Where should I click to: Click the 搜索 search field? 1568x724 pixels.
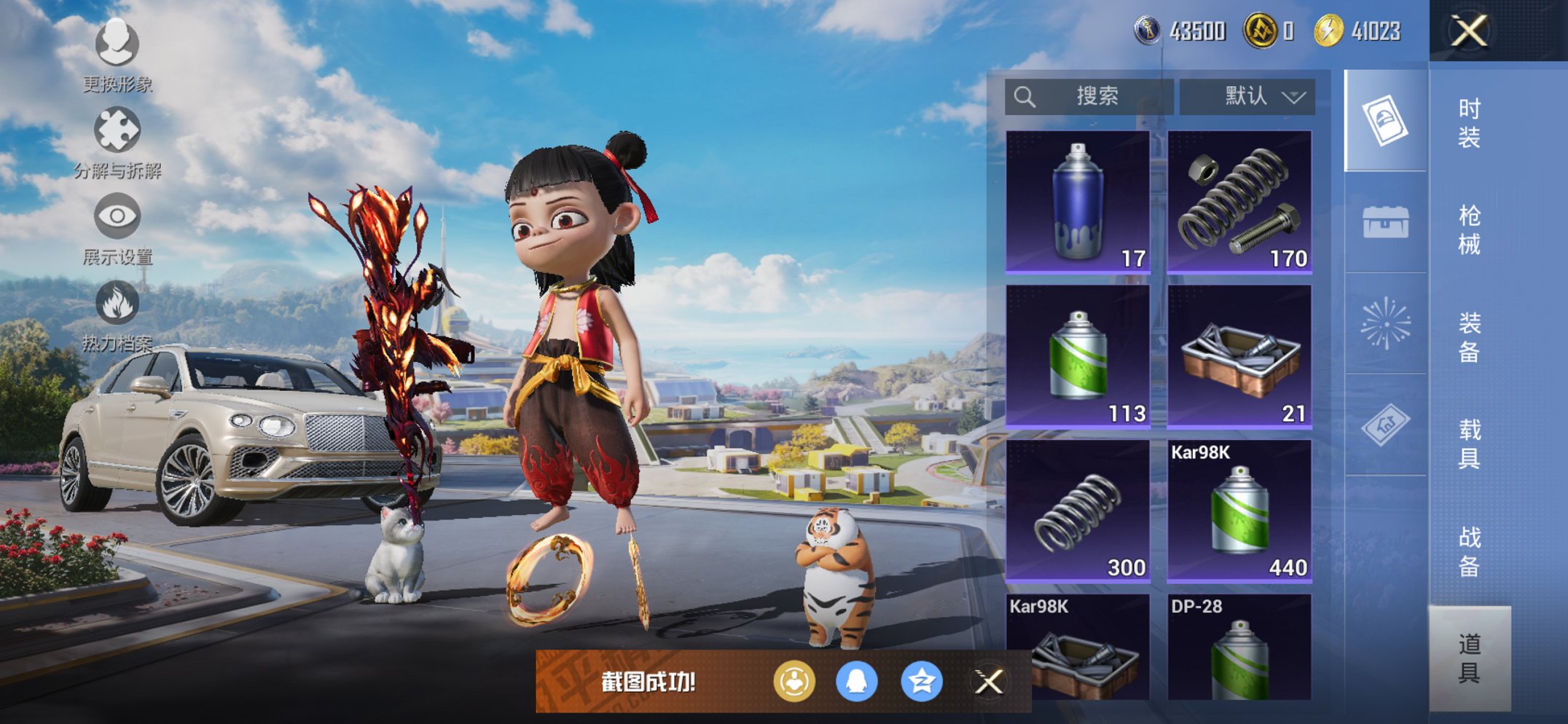(x=1089, y=96)
